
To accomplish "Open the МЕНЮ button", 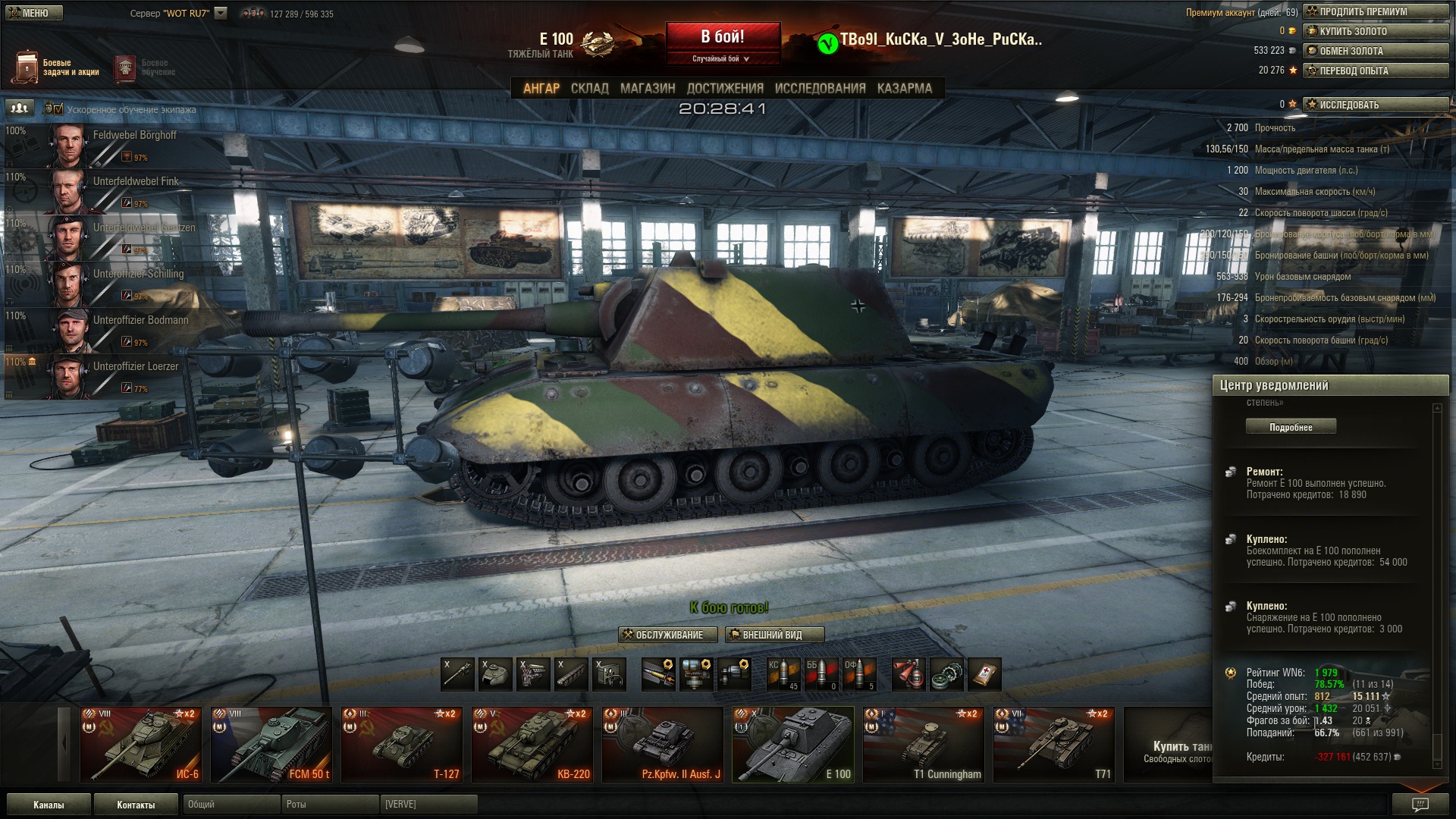I will pyautogui.click(x=35, y=13).
